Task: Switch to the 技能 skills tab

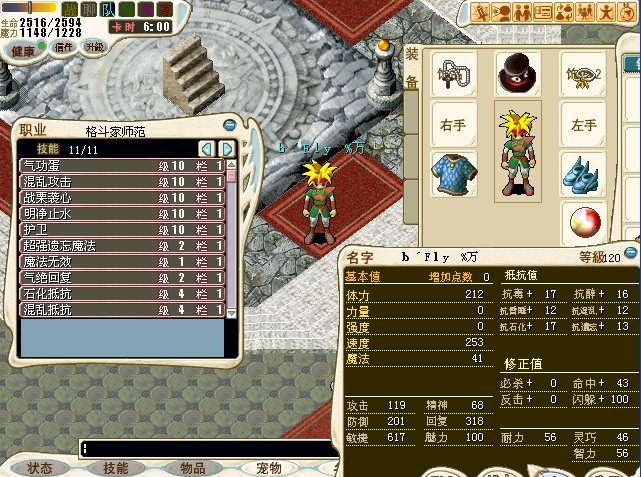Action: point(116,467)
